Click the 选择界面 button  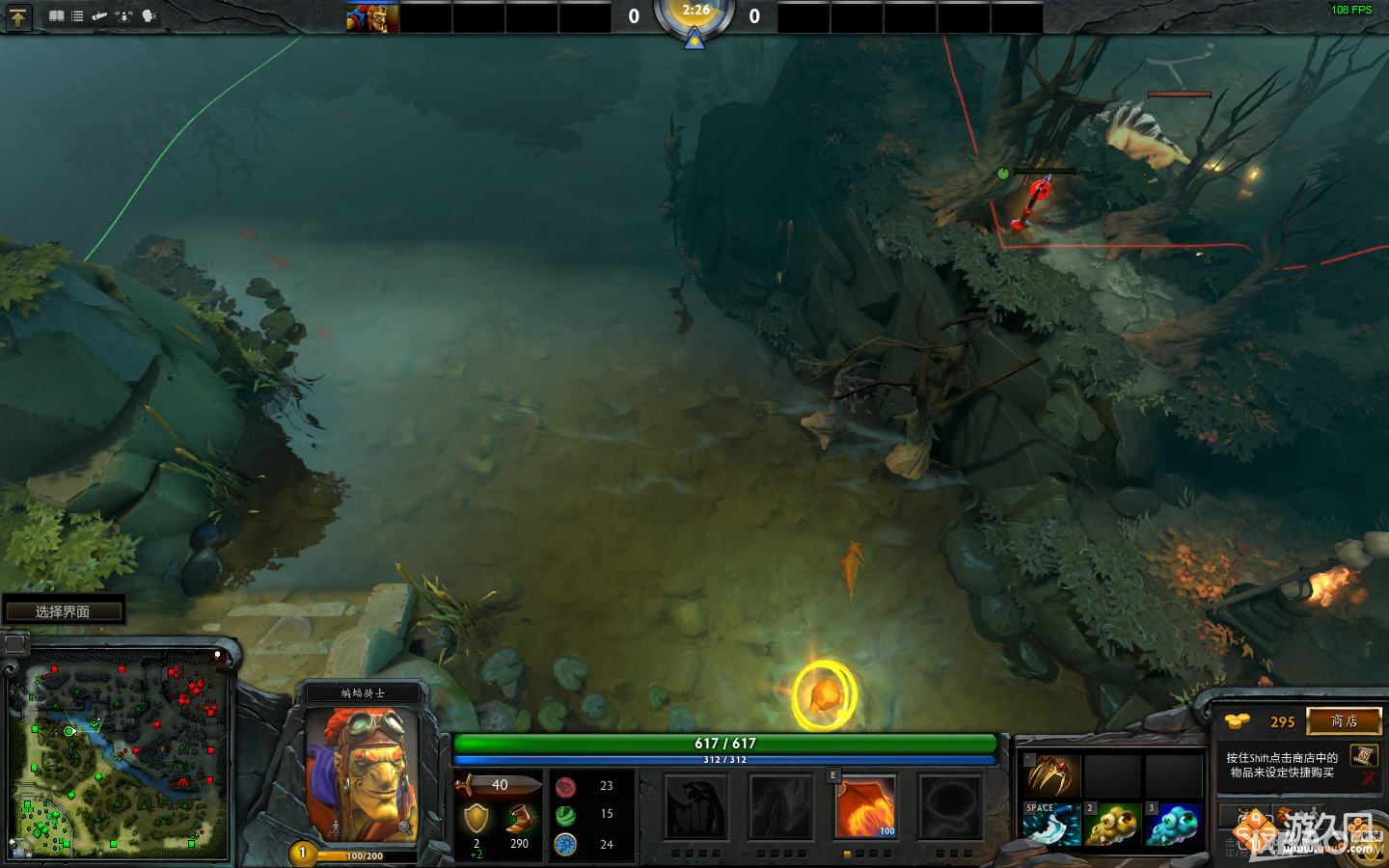pyautogui.click(x=64, y=609)
